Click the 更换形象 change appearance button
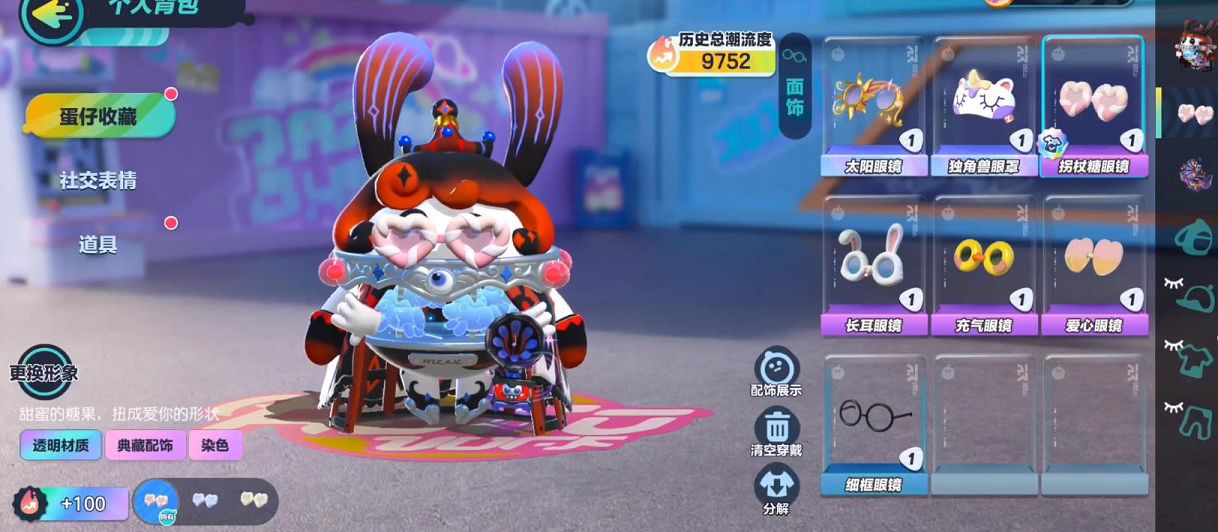Image resolution: width=1218 pixels, height=532 pixels. [44, 373]
